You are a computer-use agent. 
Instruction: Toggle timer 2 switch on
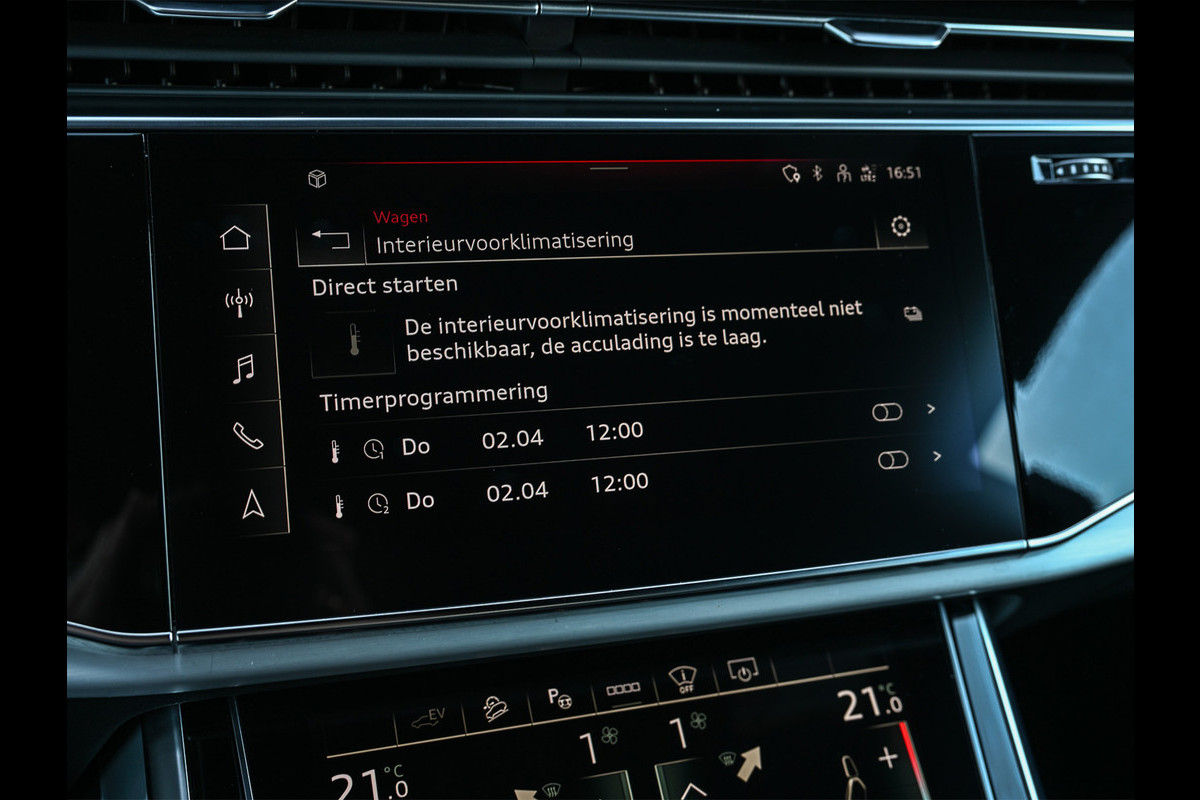pyautogui.click(x=893, y=460)
